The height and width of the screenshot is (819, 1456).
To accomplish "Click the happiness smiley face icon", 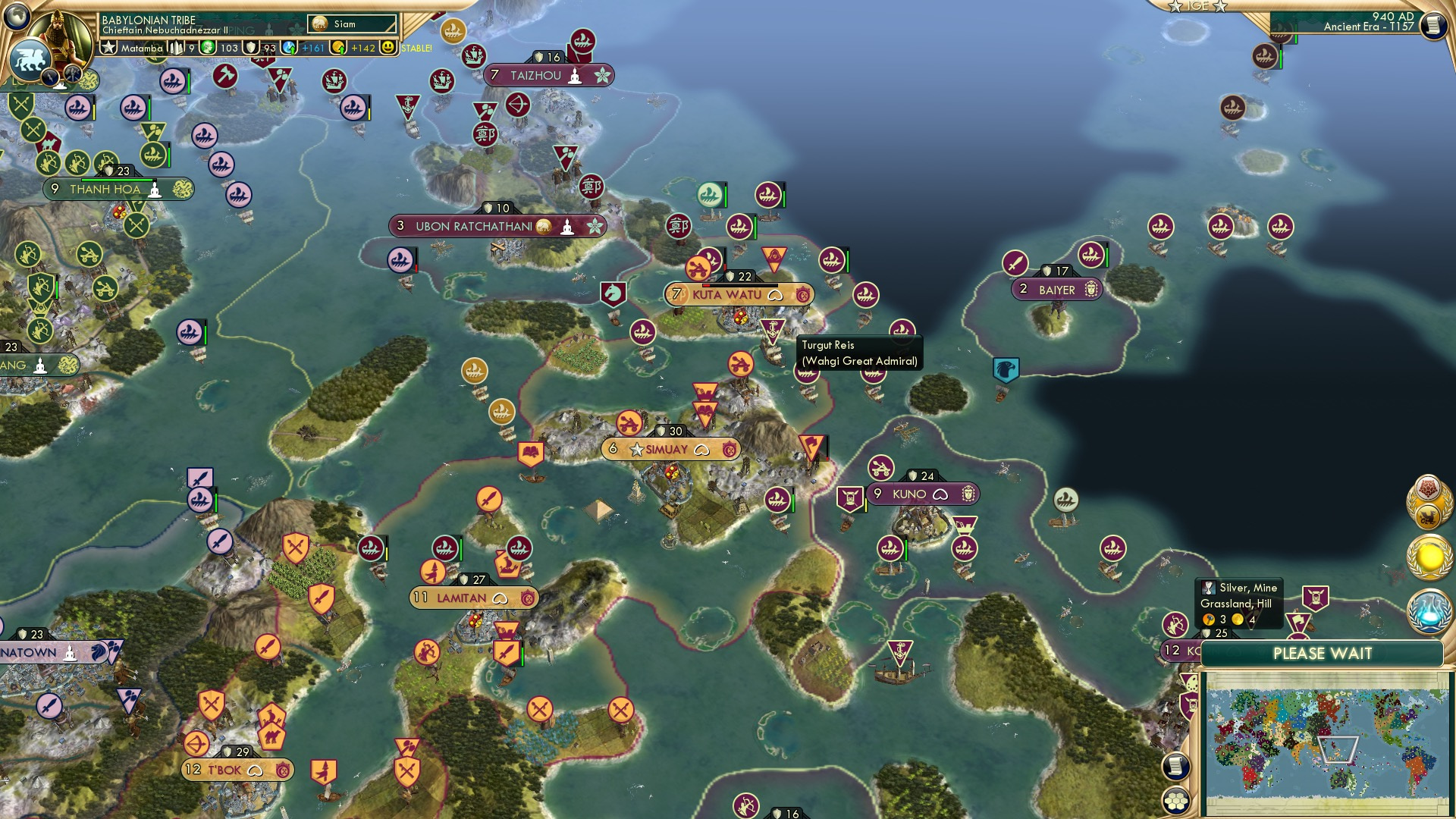I will coord(390,47).
